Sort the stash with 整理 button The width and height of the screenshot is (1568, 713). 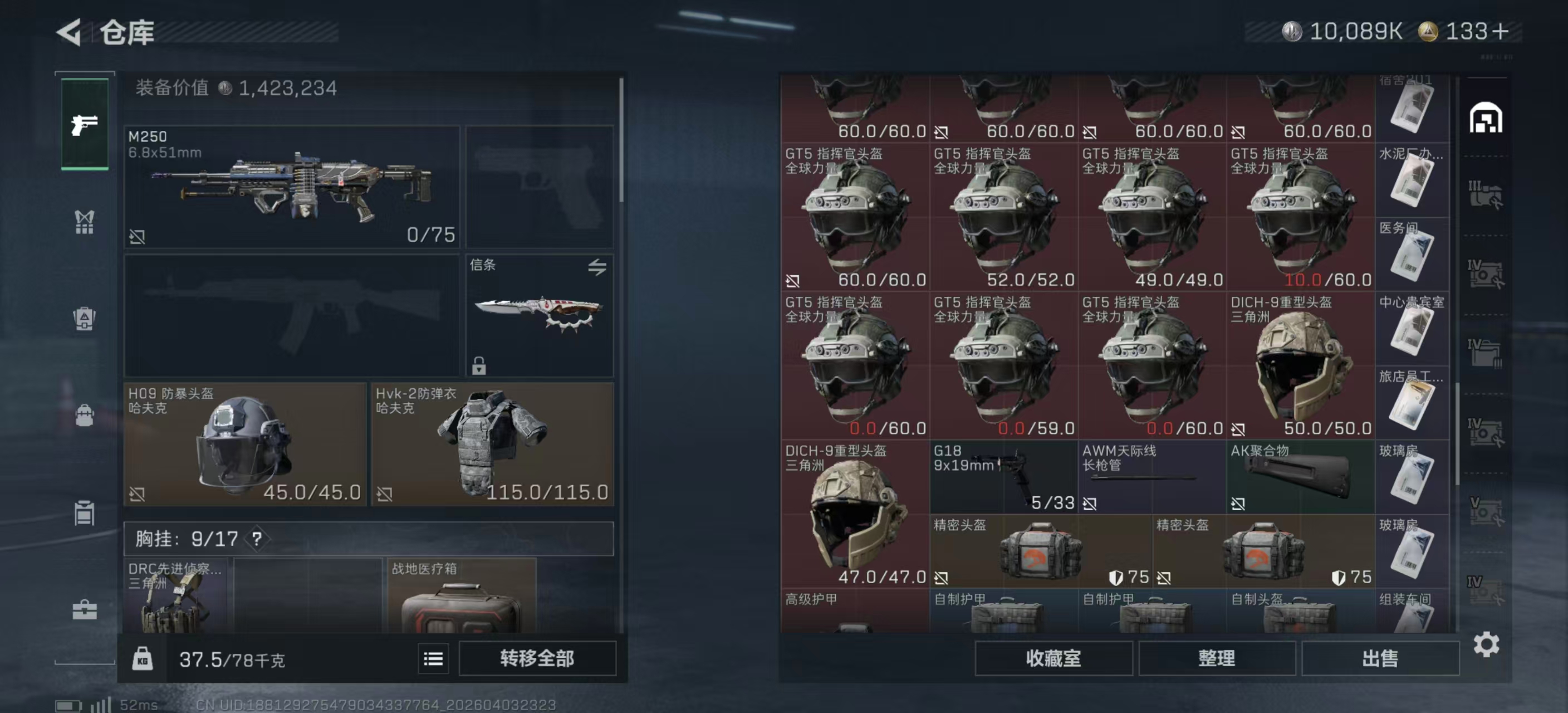[1216, 658]
